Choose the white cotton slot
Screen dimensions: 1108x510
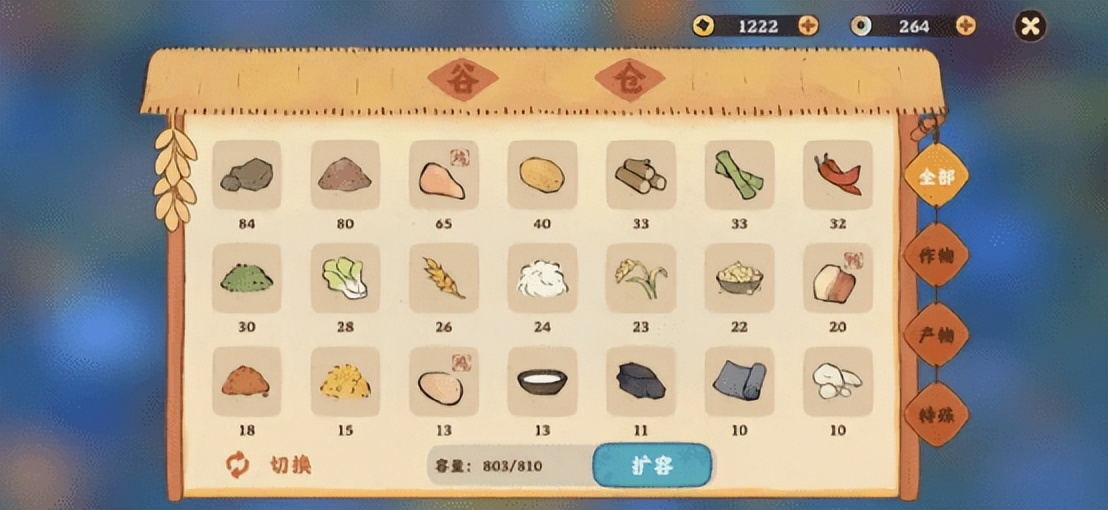coord(542,278)
